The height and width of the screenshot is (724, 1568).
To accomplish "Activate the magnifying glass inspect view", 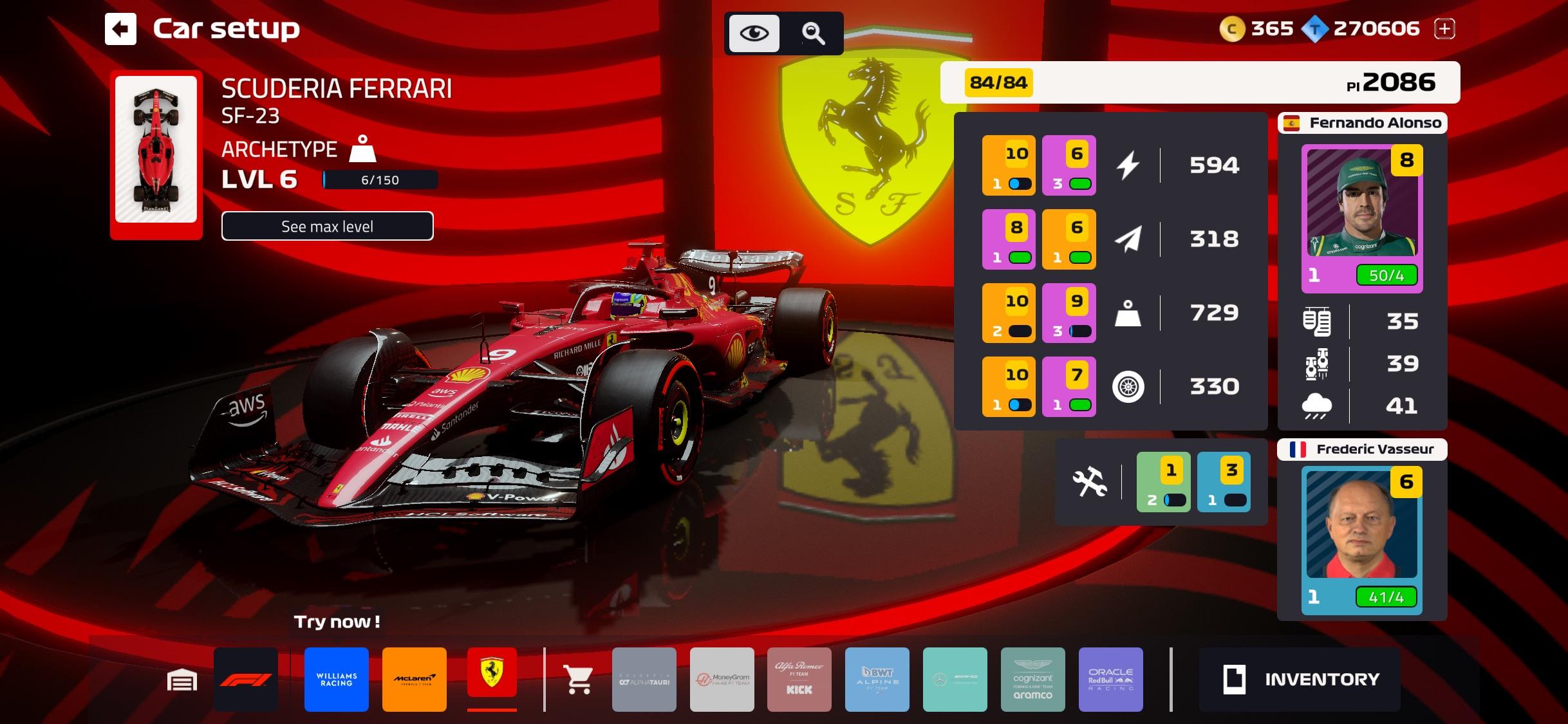I will tap(813, 33).
